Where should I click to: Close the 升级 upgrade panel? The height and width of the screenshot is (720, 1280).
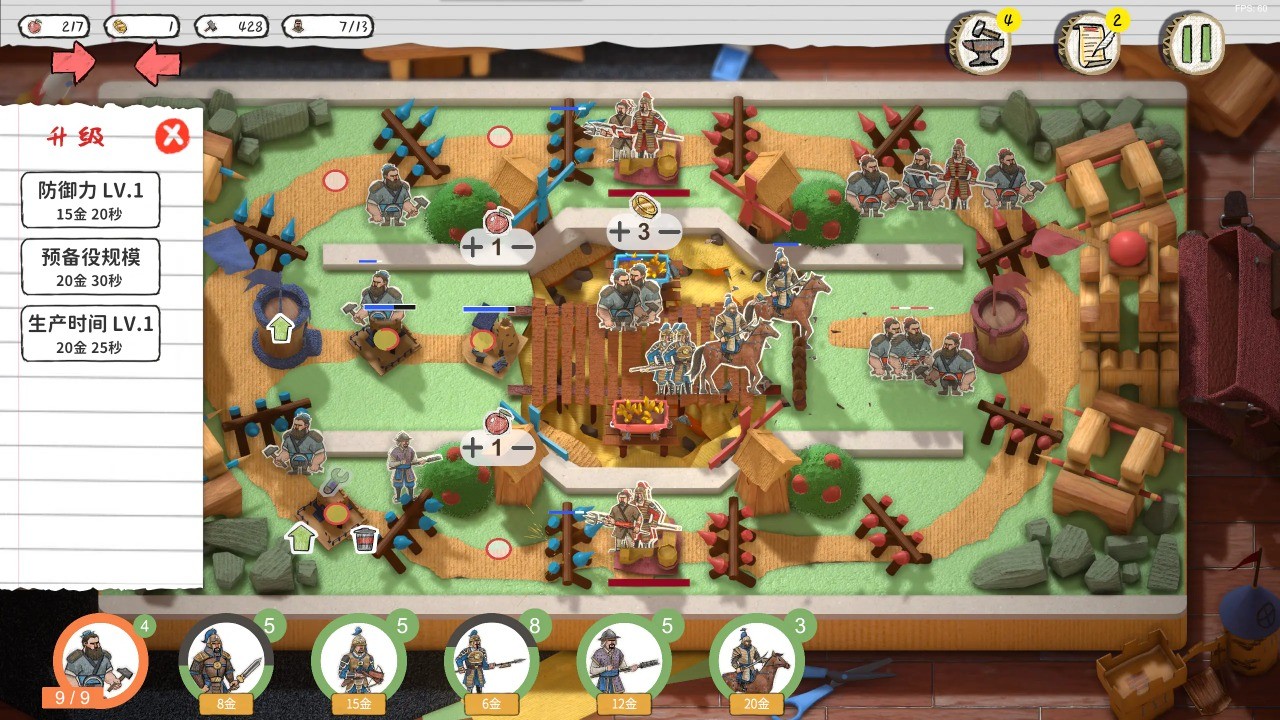(x=172, y=135)
